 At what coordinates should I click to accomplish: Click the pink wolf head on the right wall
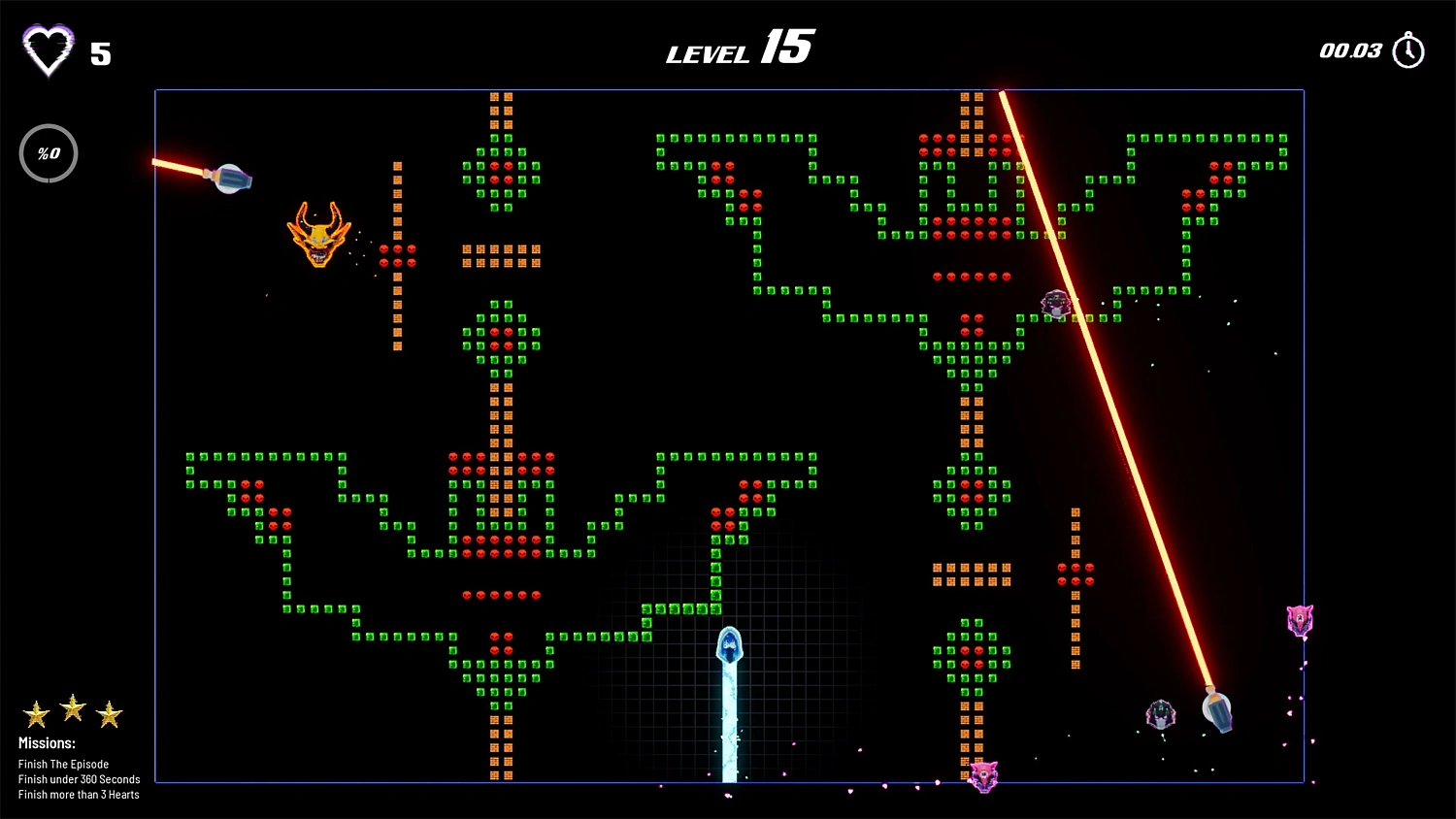(x=1299, y=618)
